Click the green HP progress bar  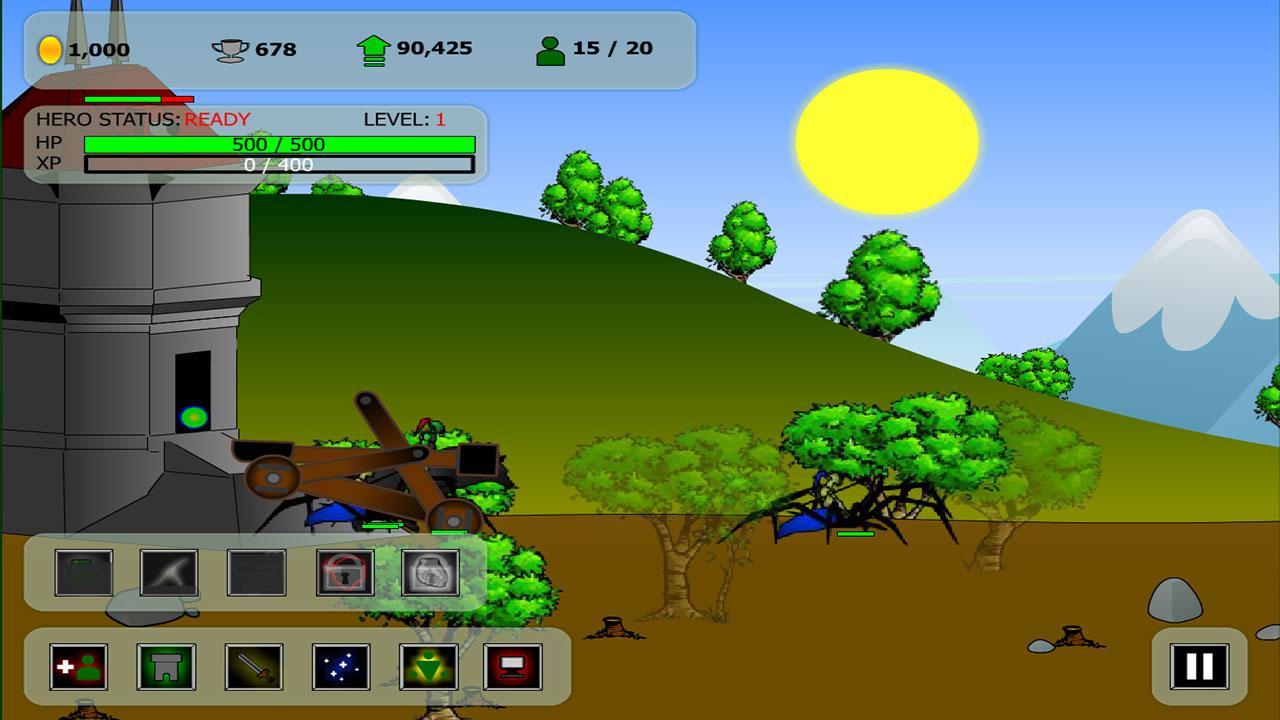point(278,143)
